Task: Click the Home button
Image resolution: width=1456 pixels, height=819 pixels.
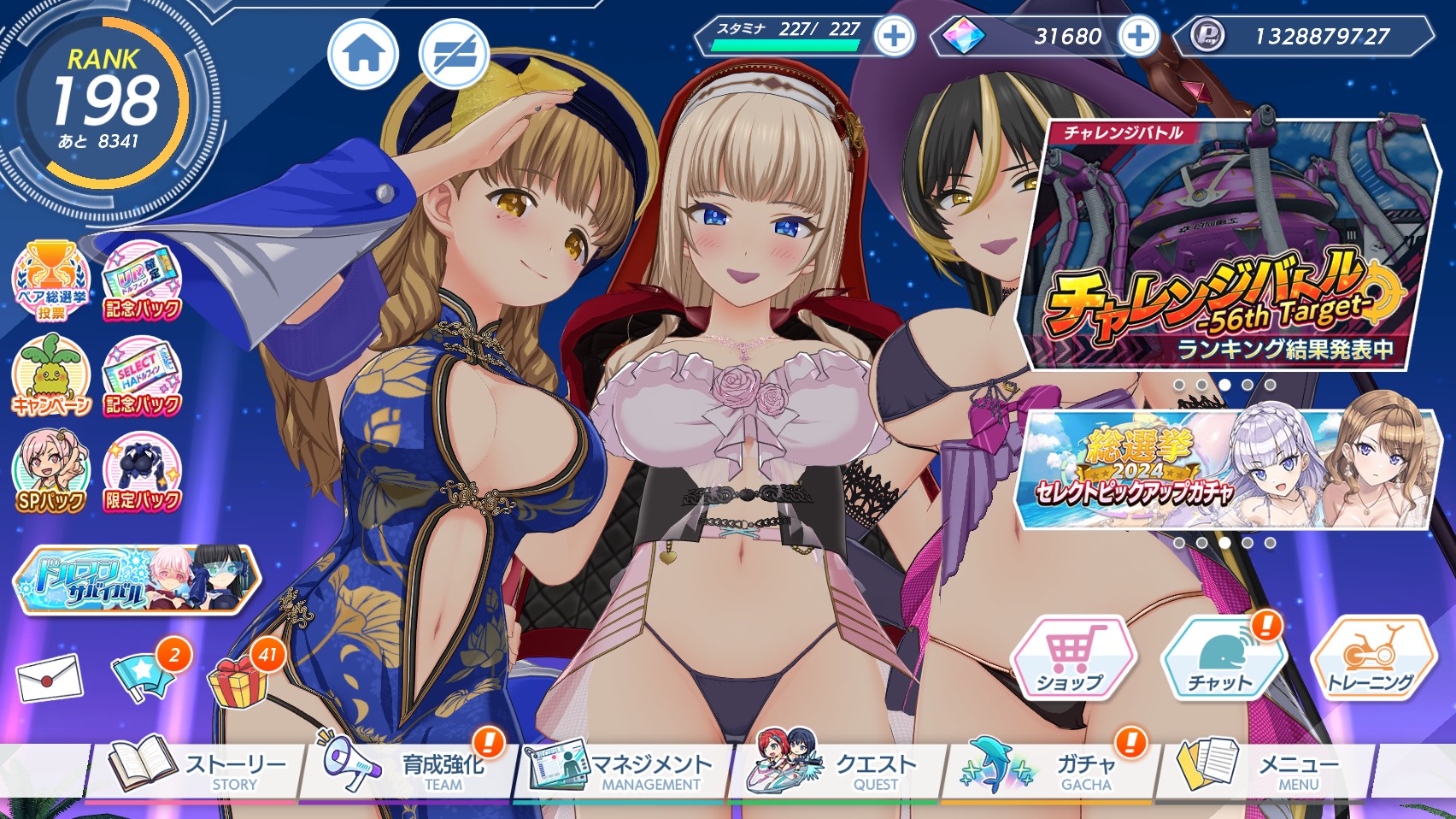Action: 364,55
